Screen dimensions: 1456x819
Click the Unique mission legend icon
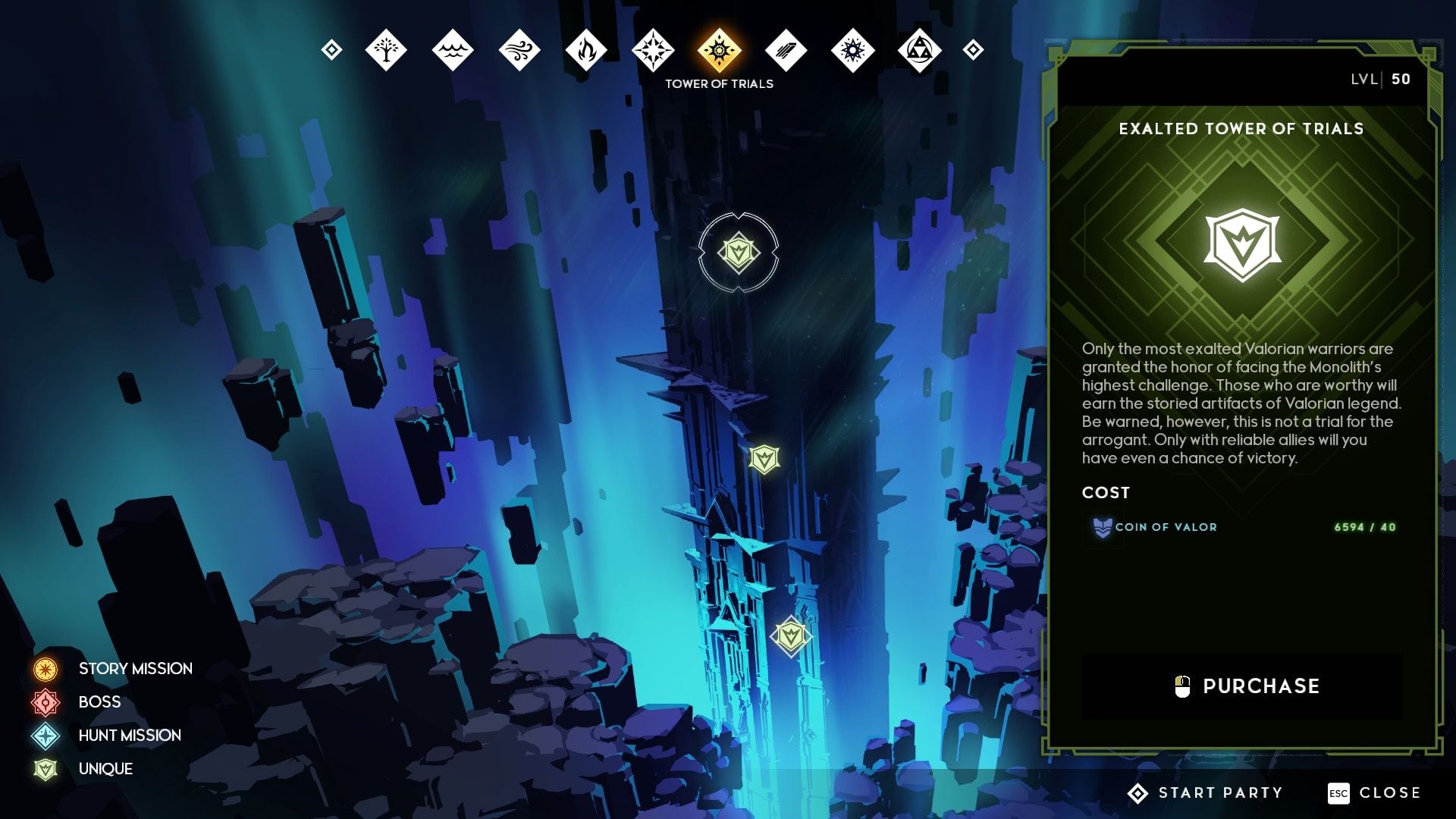point(47,768)
